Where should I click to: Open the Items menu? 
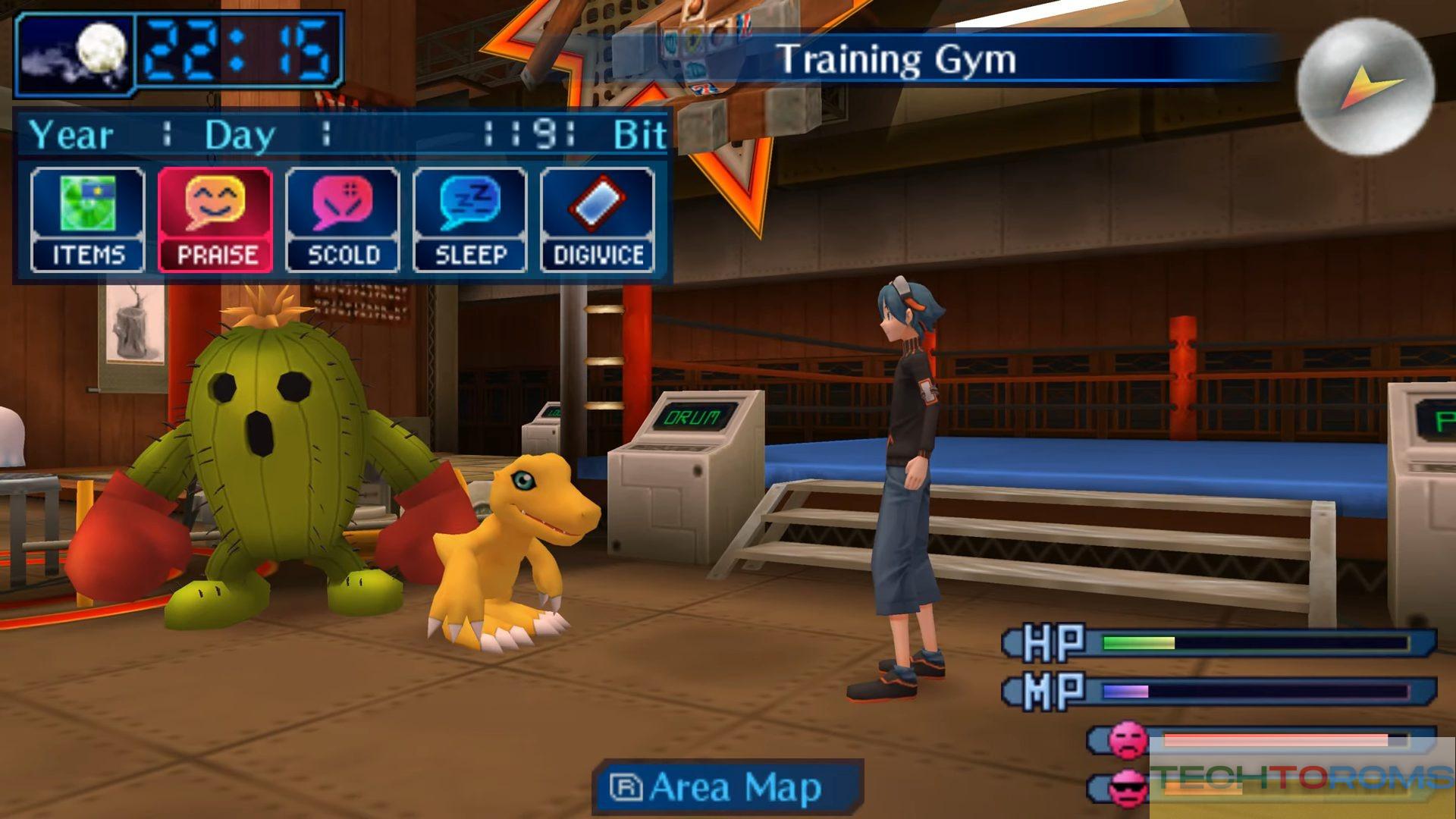(x=87, y=220)
